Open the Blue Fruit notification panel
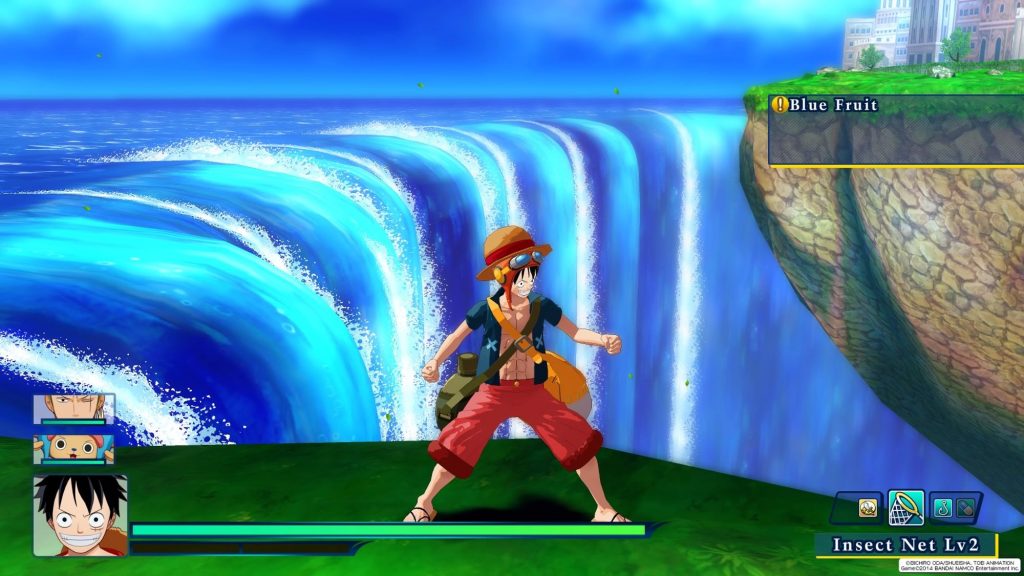Image resolution: width=1024 pixels, height=576 pixels. click(895, 130)
